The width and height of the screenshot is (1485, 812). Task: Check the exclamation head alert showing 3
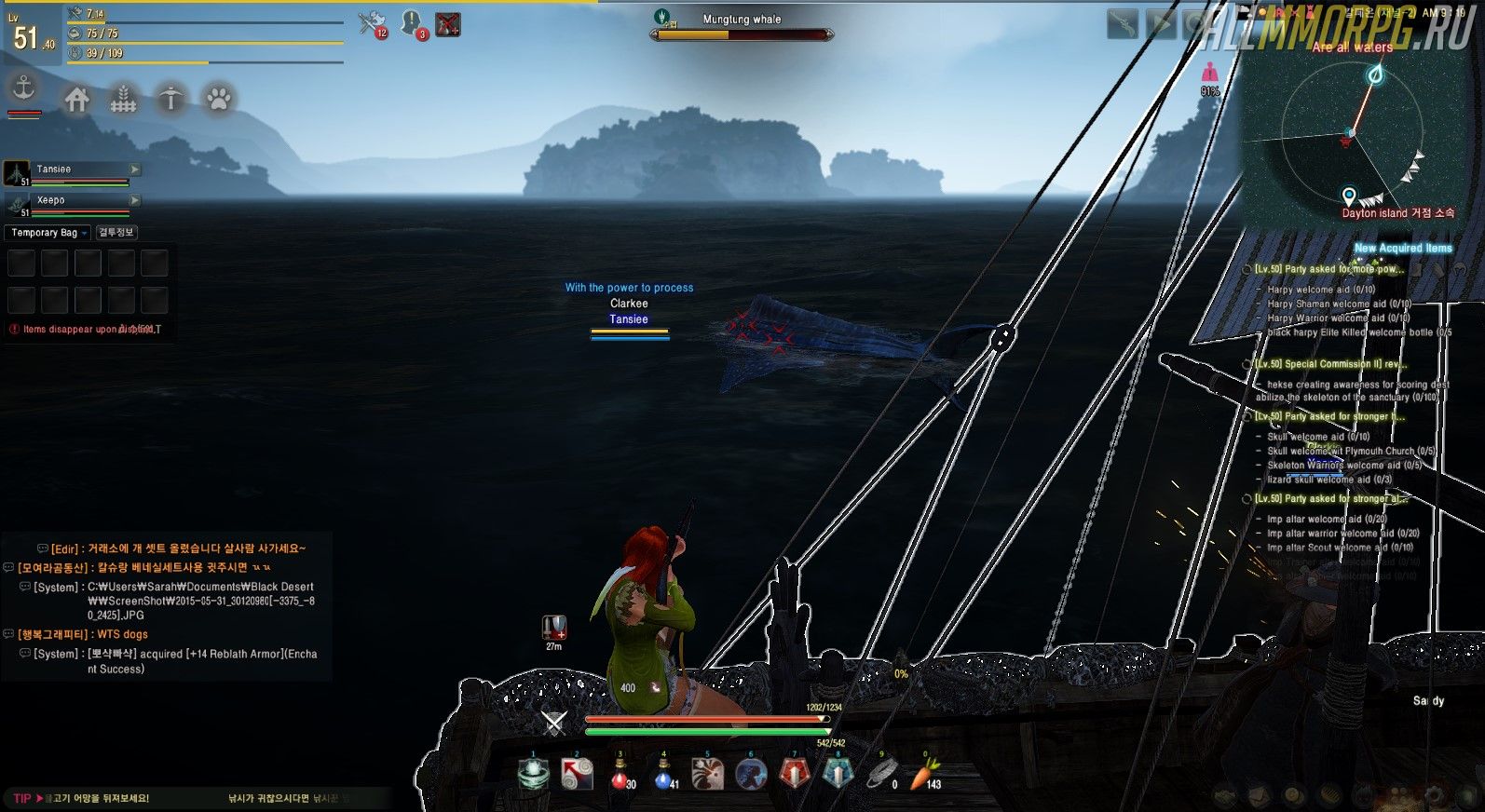(x=412, y=23)
